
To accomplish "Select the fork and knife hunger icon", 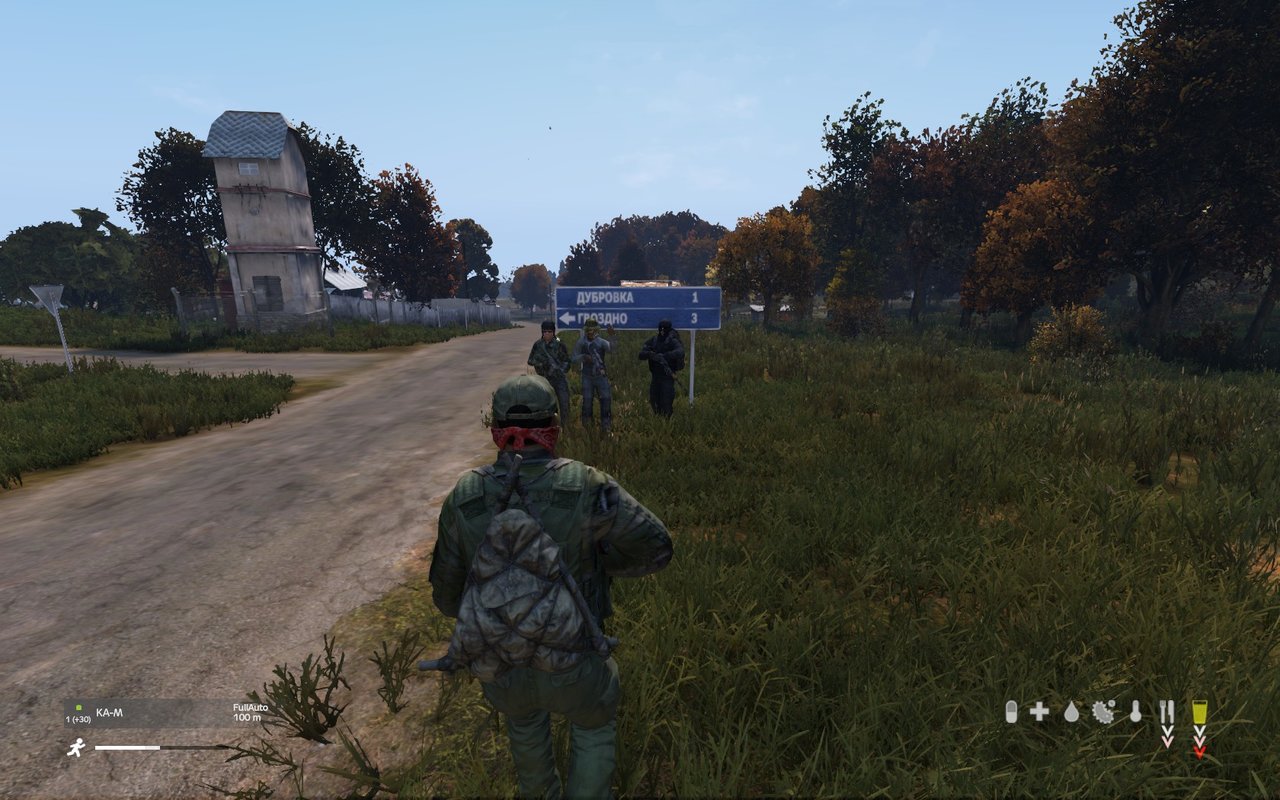I will coord(1166,711).
